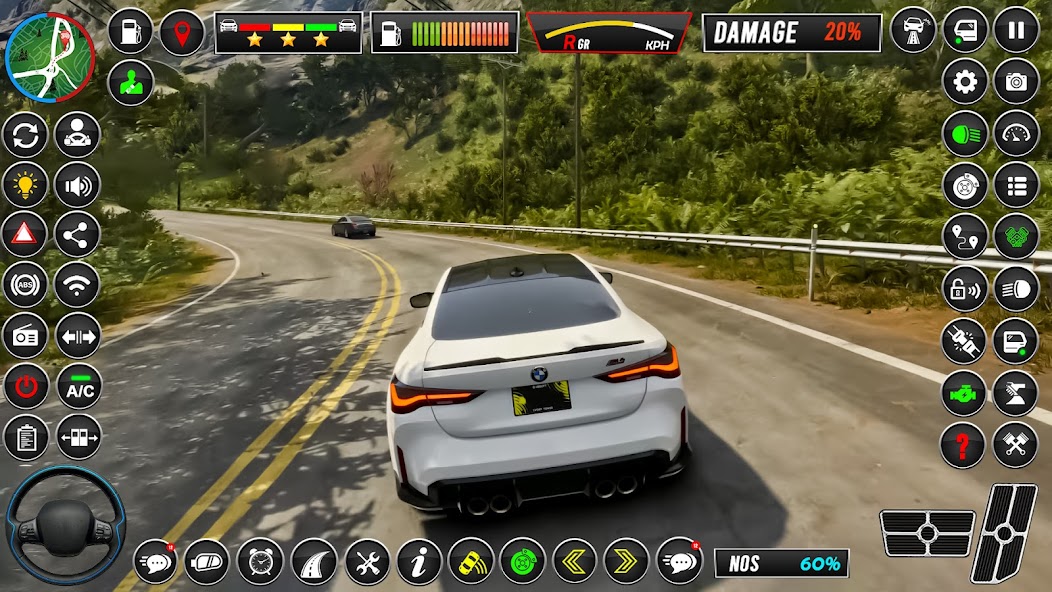This screenshot has height=592, width=1052.
Task: Switch on the A/C button
Action: pos(78,388)
